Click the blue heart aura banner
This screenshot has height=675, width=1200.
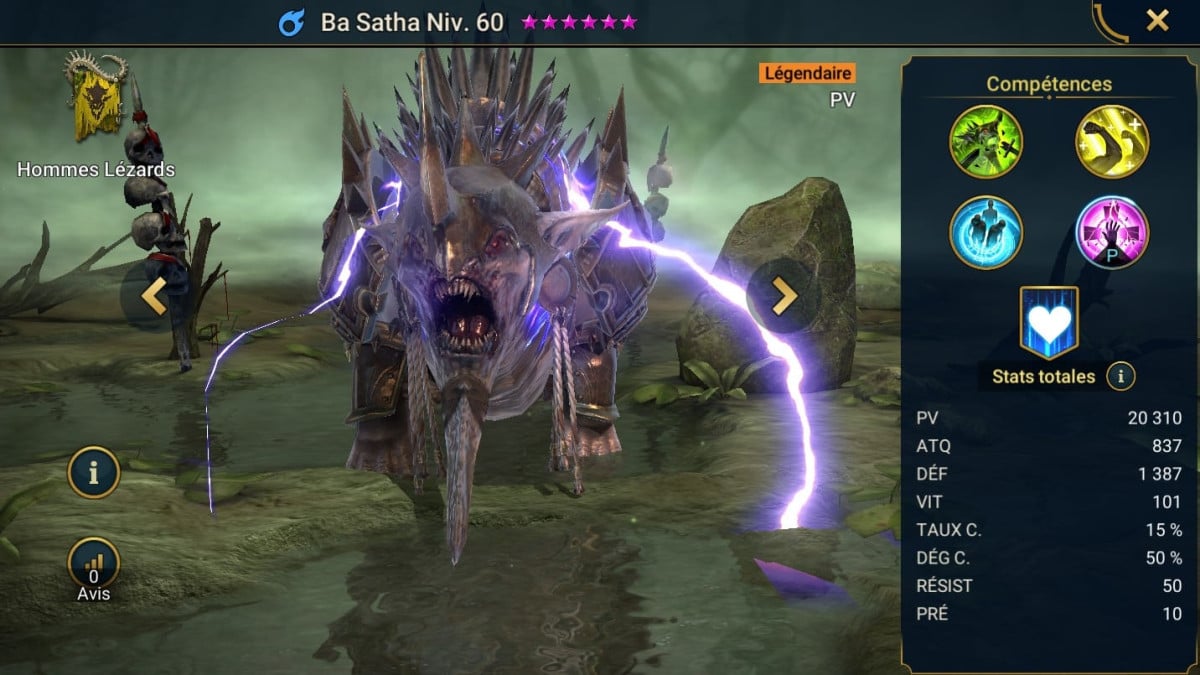pos(1049,322)
